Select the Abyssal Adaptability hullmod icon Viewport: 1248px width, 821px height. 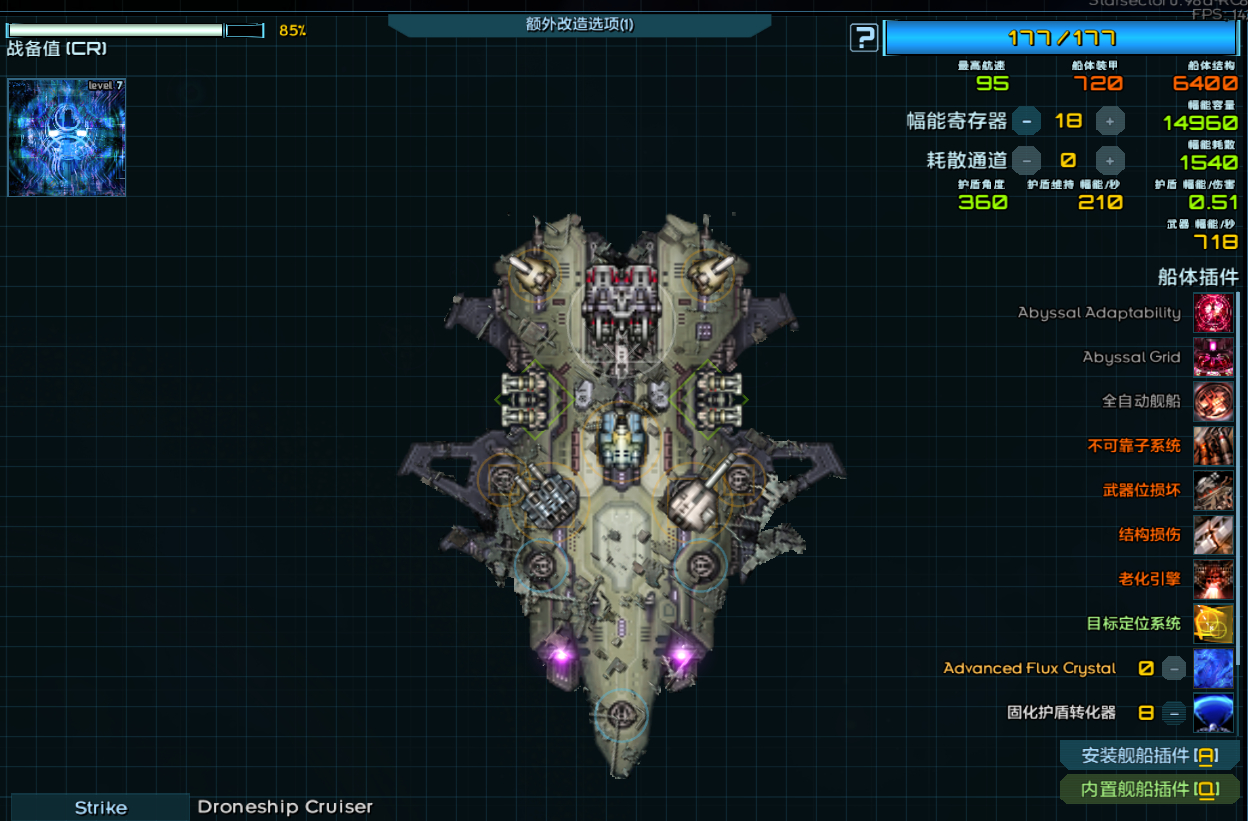[x=1213, y=313]
